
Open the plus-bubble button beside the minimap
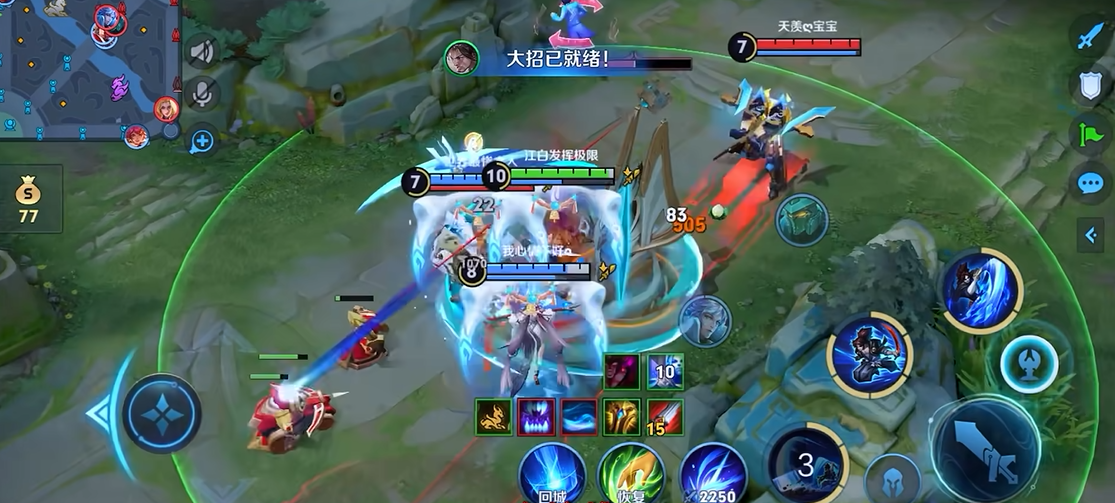(202, 139)
